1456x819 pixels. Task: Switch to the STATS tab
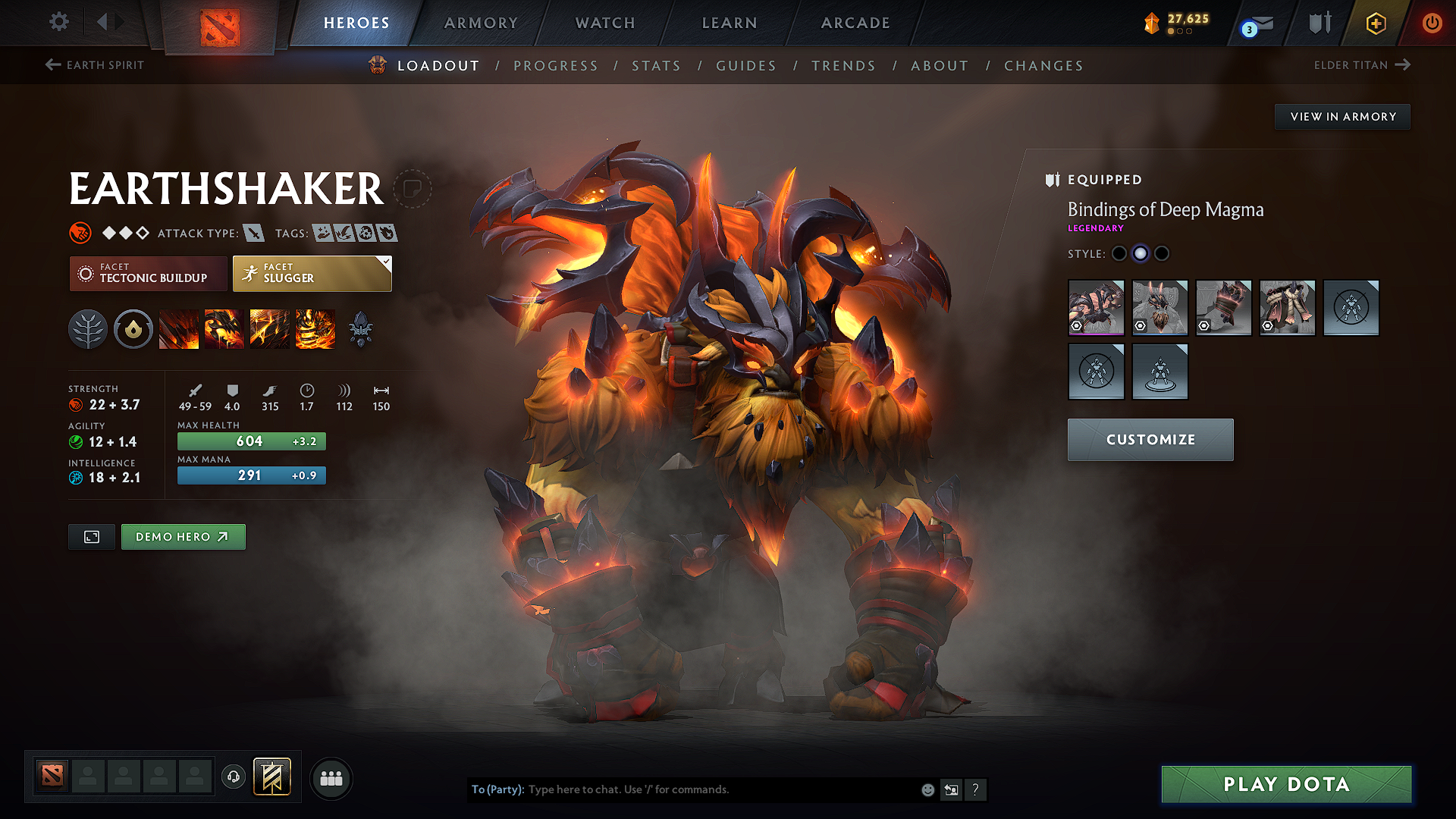[657, 65]
